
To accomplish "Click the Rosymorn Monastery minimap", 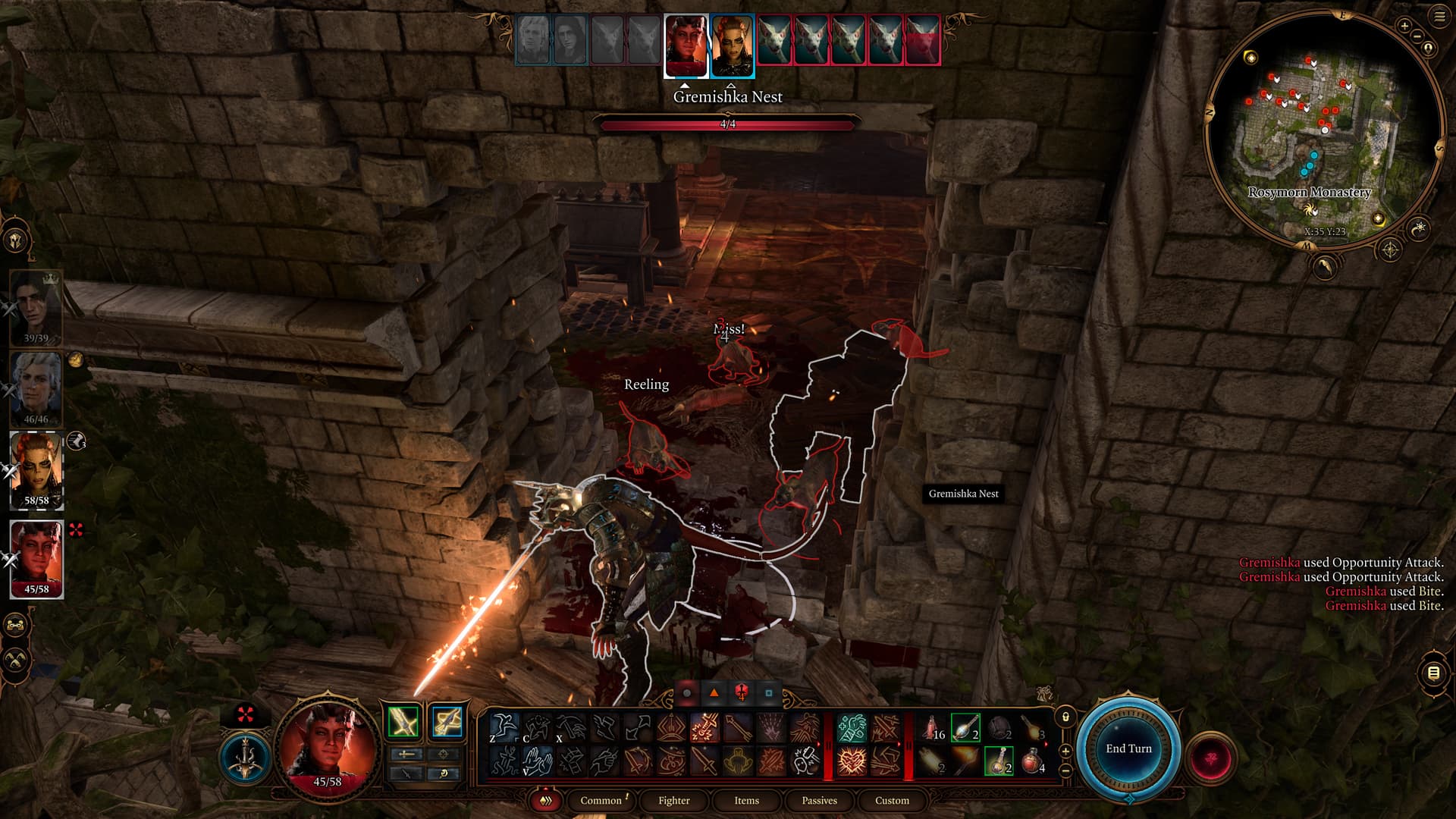I will pyautogui.click(x=1323, y=129).
